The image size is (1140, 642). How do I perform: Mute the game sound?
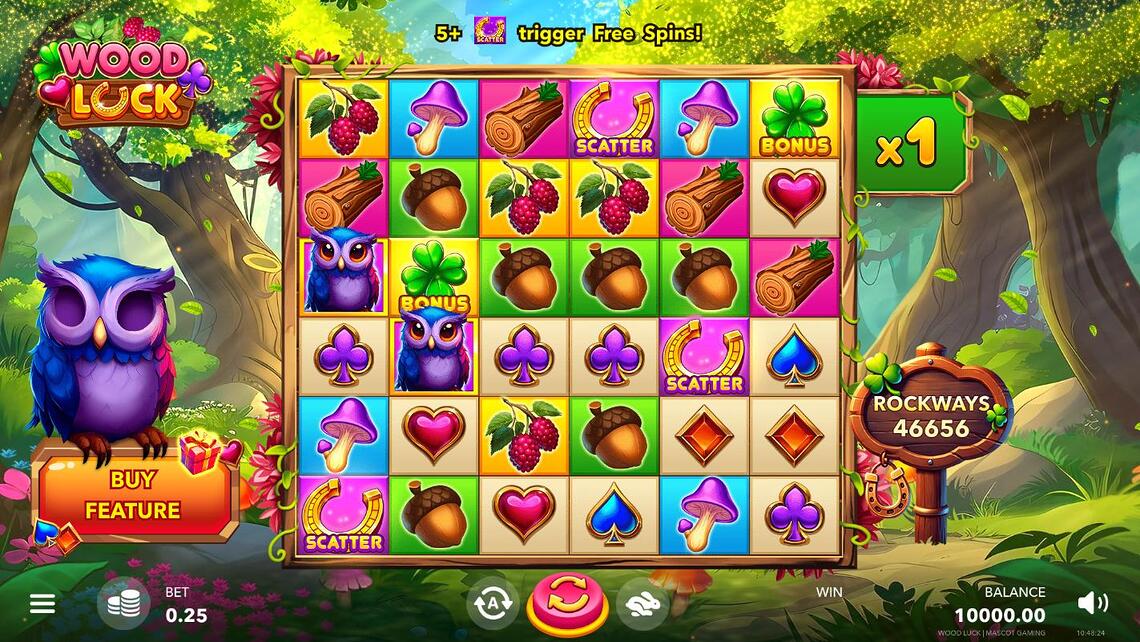(1092, 602)
